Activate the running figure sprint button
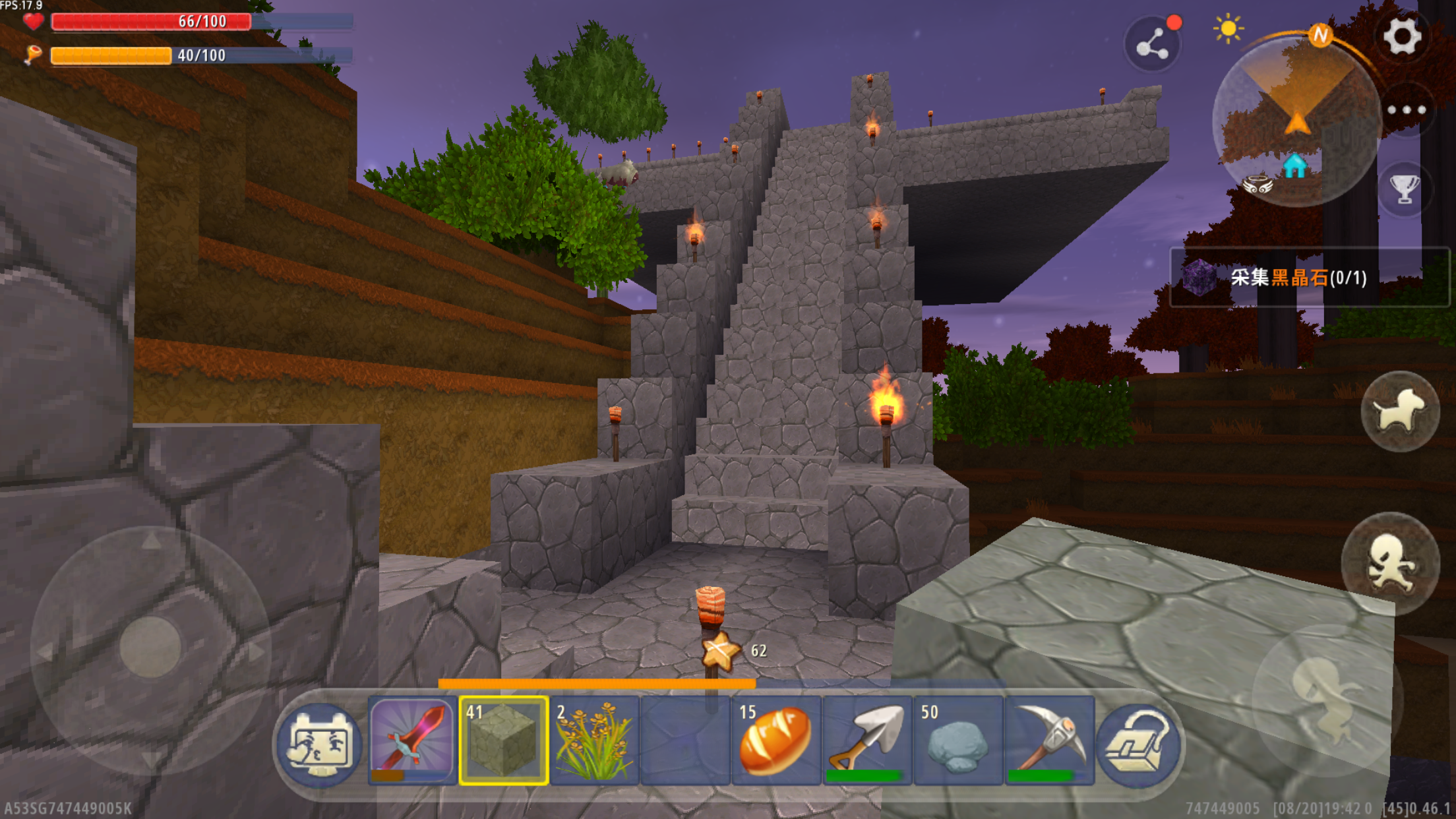The width and height of the screenshot is (1456, 819). 1391,562
